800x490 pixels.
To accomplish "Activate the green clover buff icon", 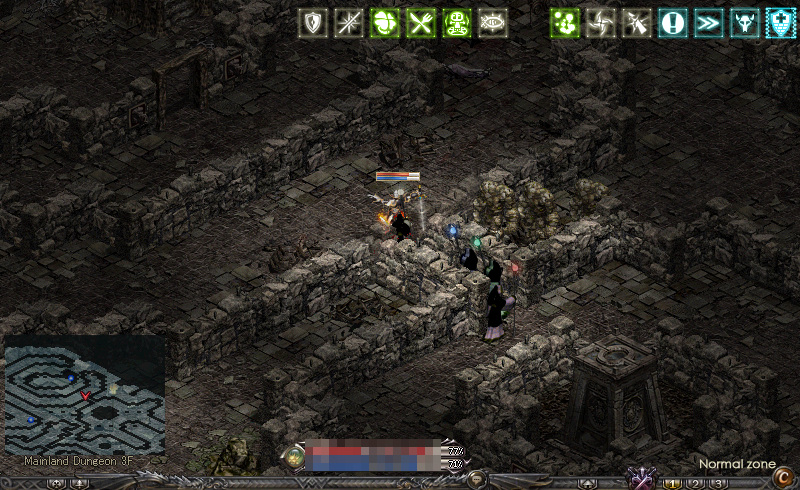I will pos(386,23).
